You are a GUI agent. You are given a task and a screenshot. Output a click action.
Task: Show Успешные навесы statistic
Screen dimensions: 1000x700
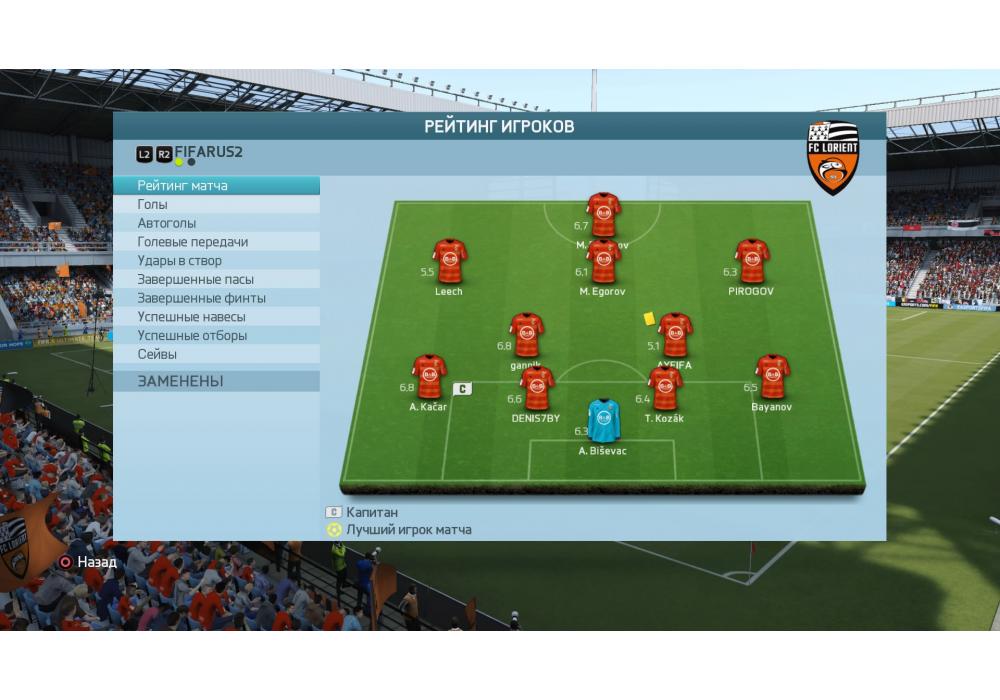coord(216,317)
